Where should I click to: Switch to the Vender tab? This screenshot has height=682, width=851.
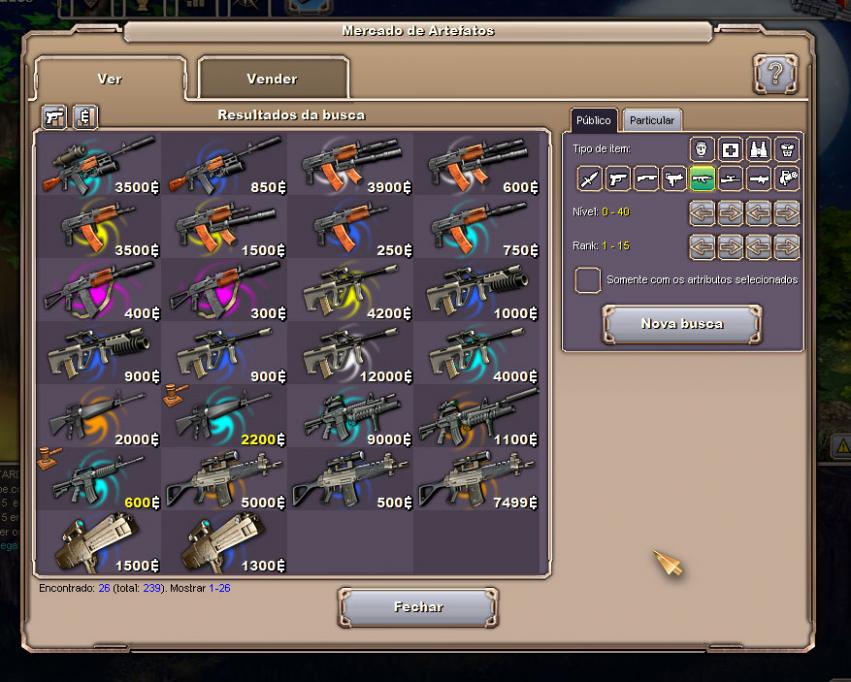273,78
